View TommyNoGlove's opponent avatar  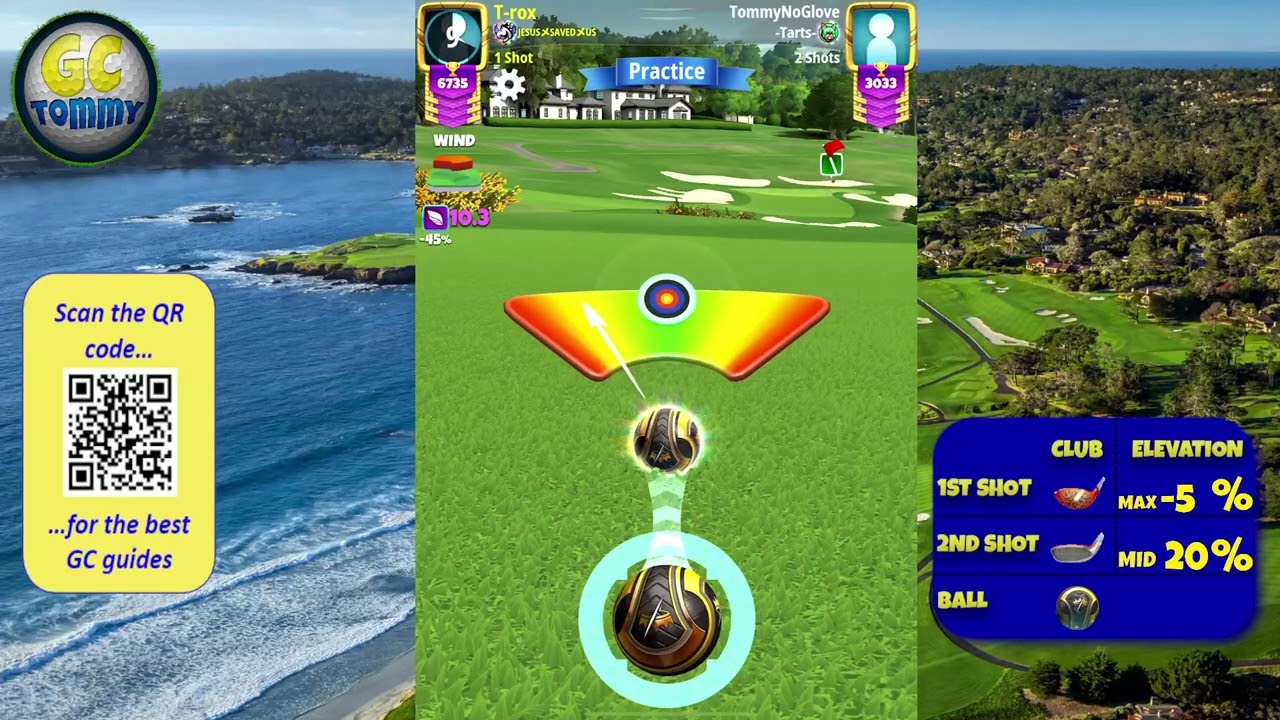pyautogui.click(x=880, y=38)
